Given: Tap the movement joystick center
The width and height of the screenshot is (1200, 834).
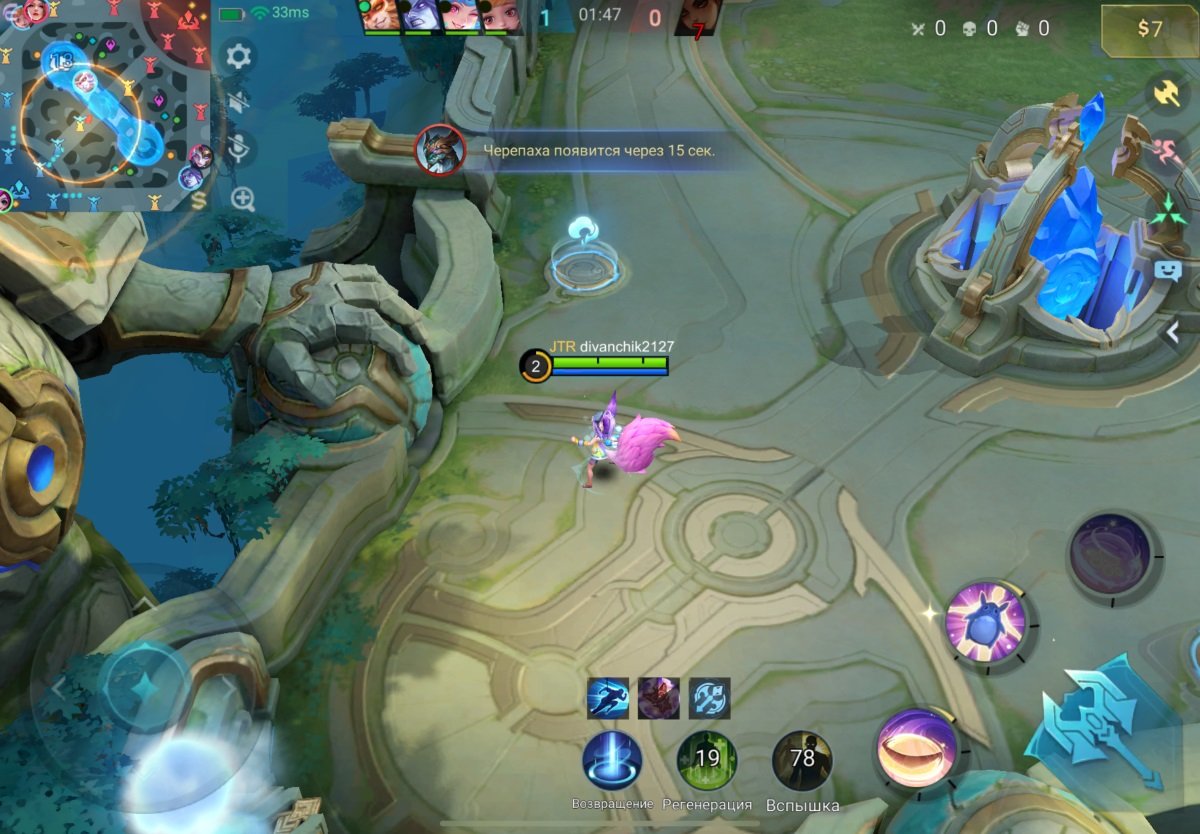Looking at the screenshot, I should 143,687.
